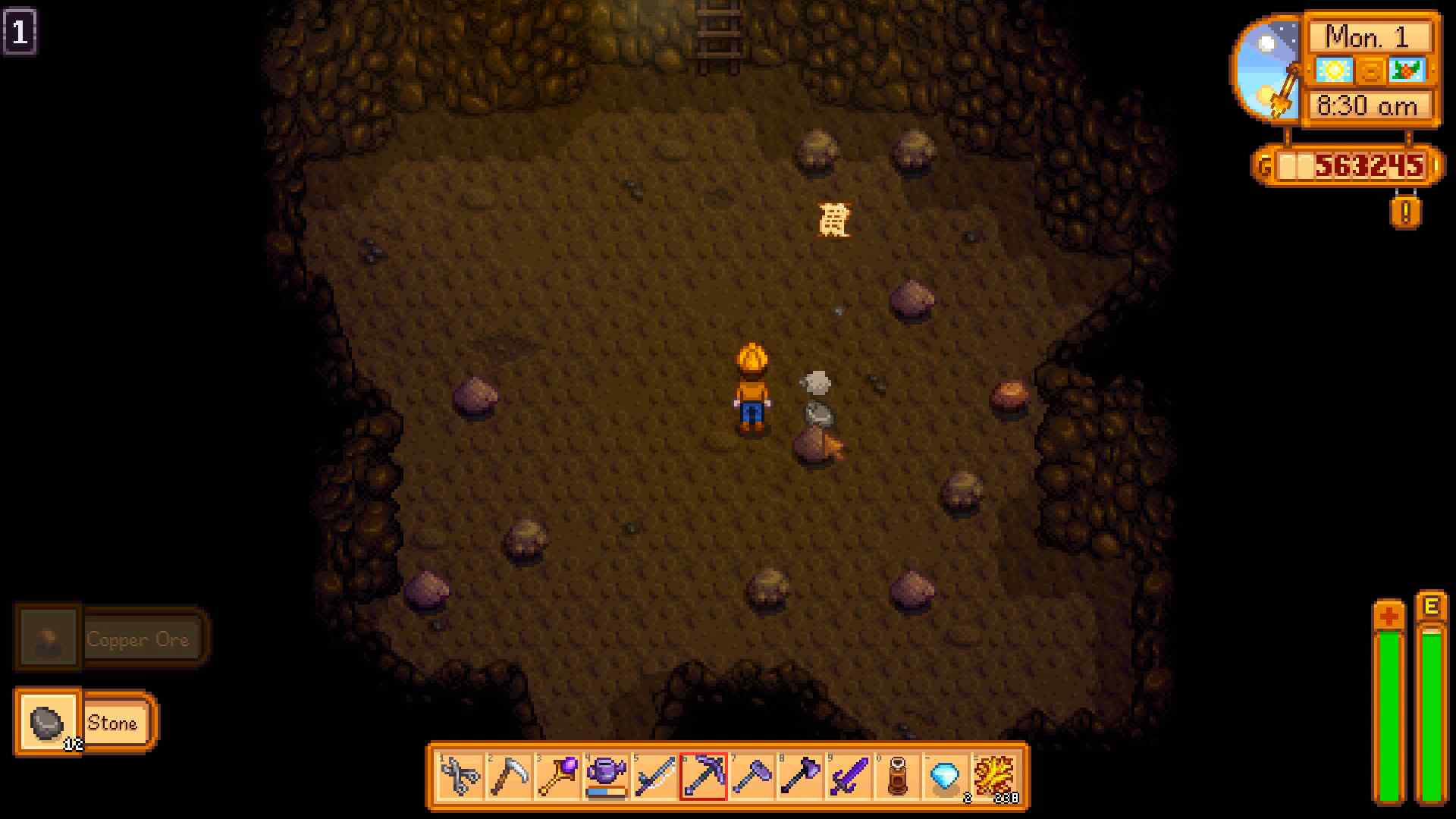Select the diamond in the toolbar

point(947,775)
